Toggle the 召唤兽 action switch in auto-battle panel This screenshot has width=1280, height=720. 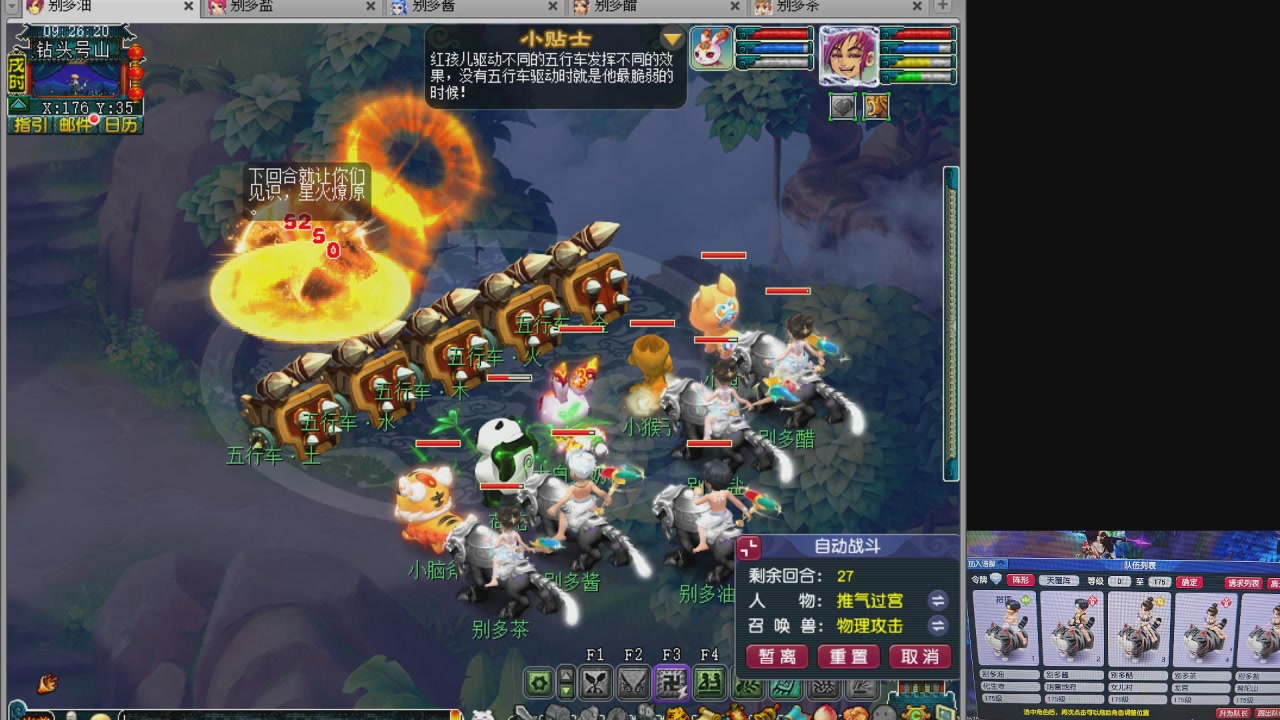coord(938,624)
